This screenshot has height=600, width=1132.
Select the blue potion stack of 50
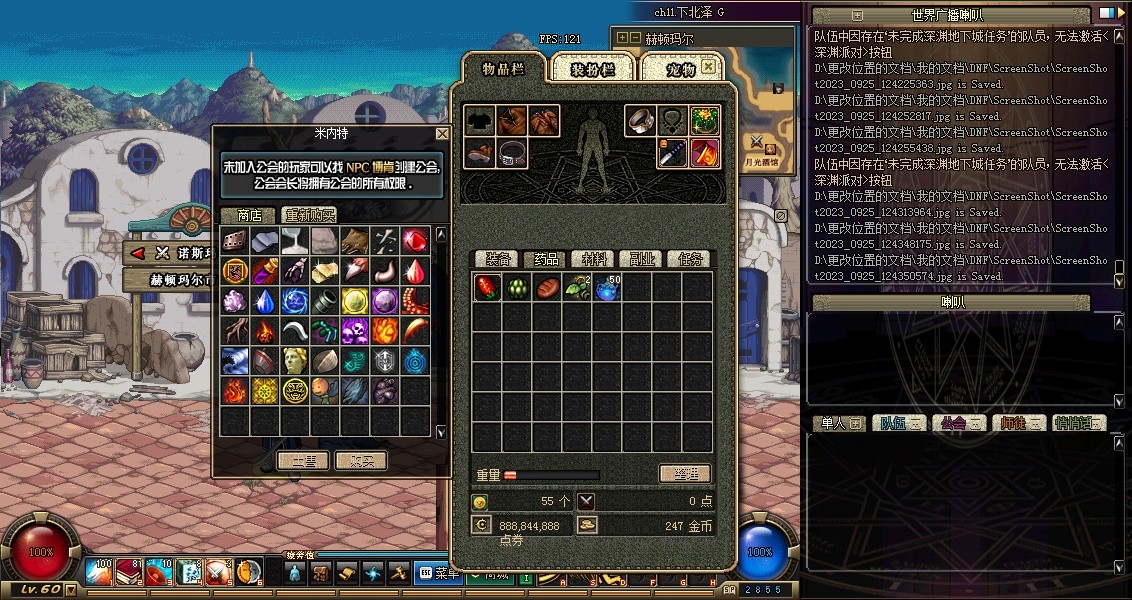click(x=607, y=289)
